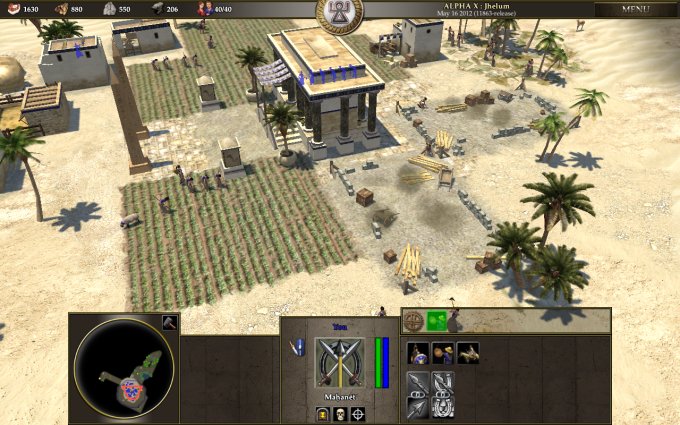Train the cavalry horse unit
Viewport: 680px width, 425px height.
(x=467, y=353)
